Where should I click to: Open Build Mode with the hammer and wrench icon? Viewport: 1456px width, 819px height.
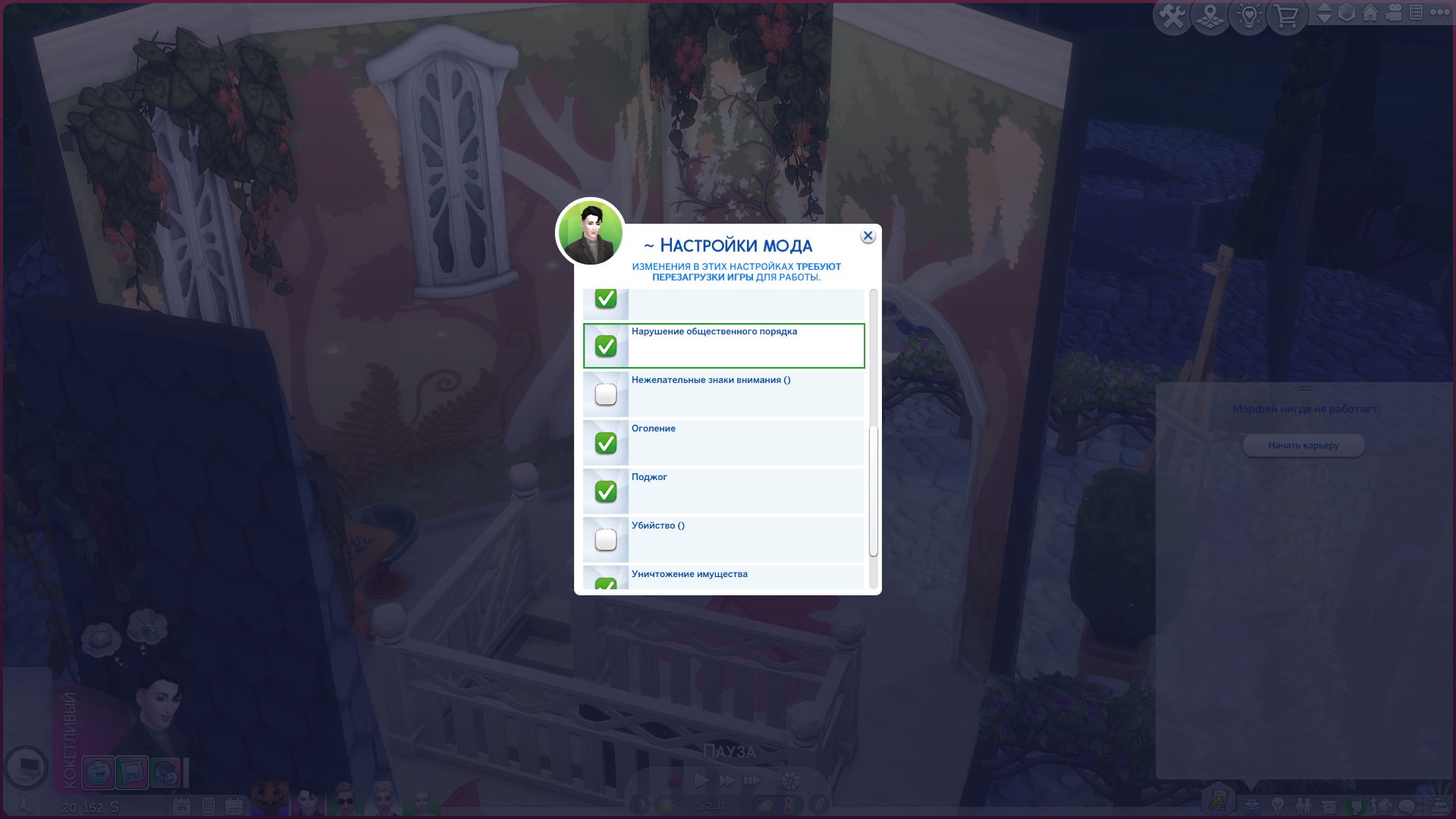pyautogui.click(x=1172, y=13)
